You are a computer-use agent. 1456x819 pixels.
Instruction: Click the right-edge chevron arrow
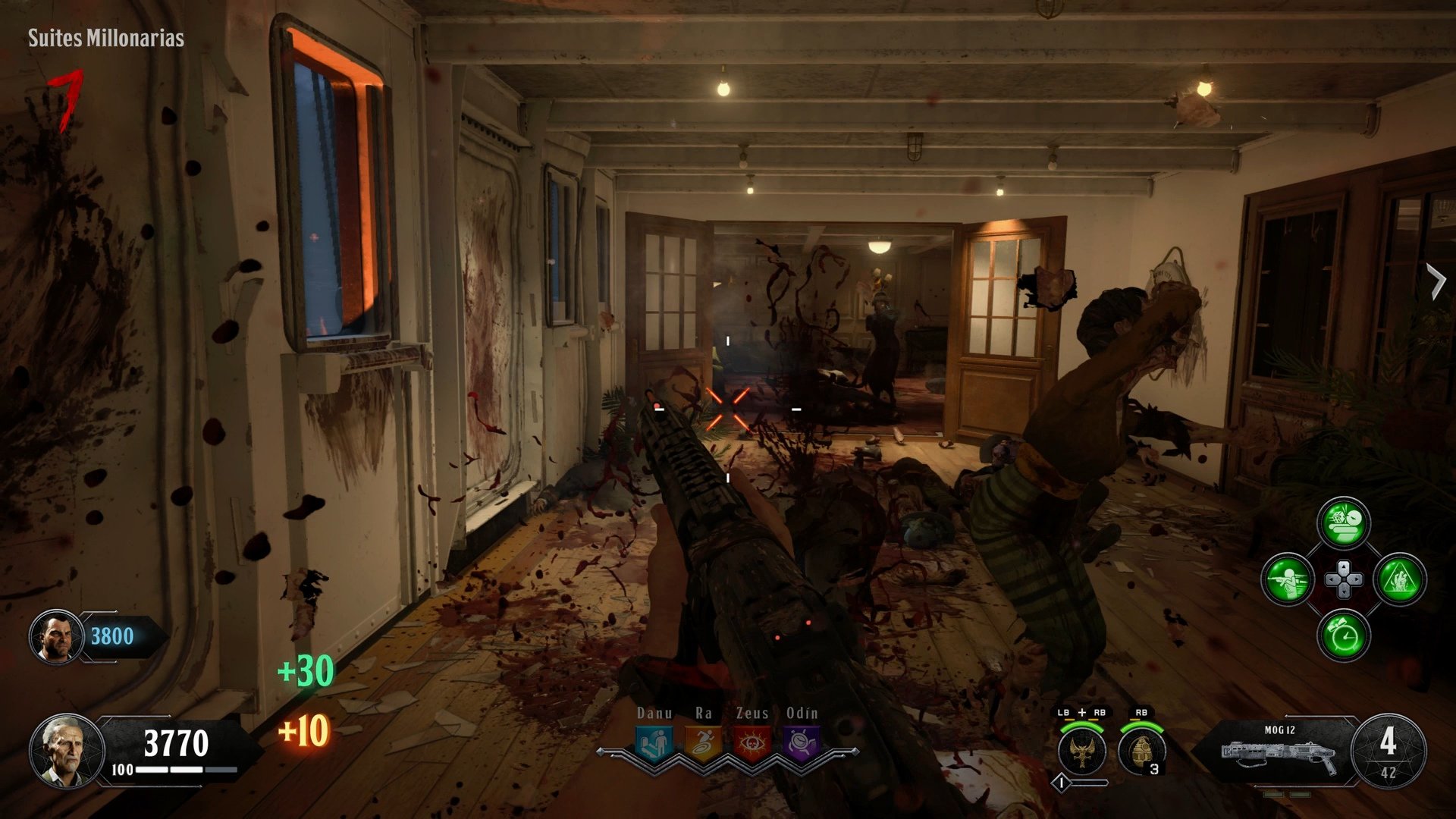[x=1437, y=281]
